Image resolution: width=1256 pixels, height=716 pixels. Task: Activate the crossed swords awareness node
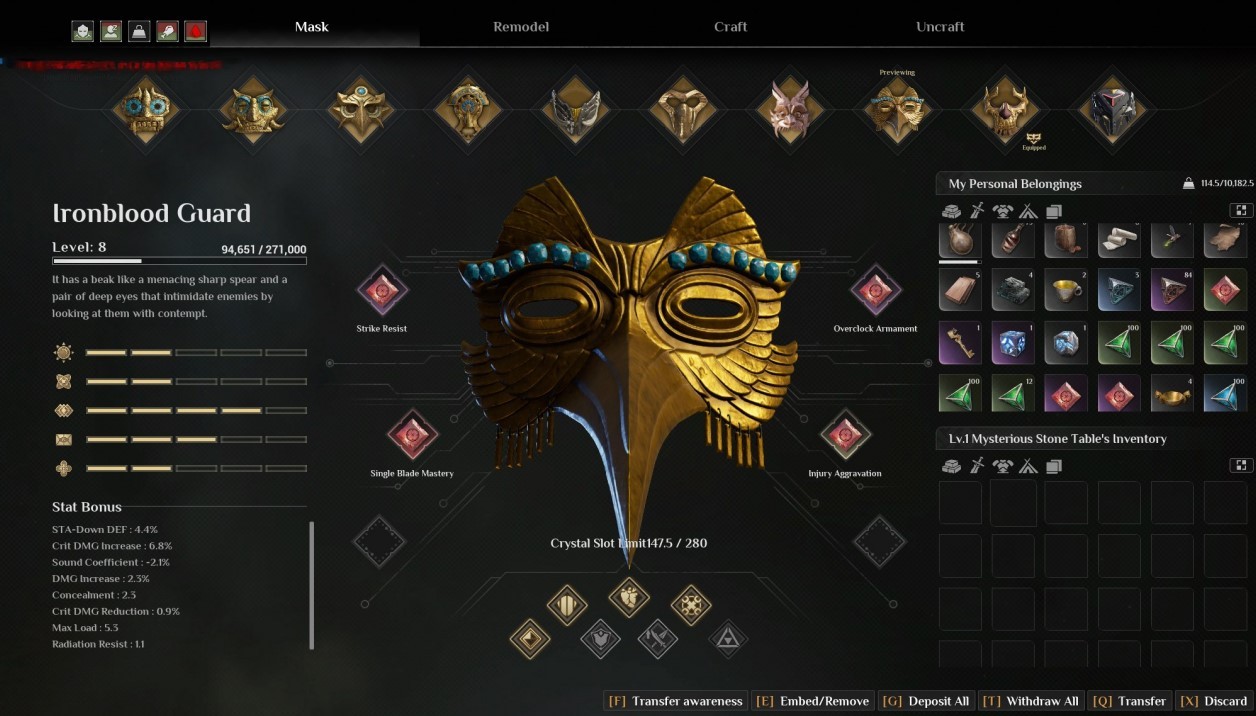click(x=658, y=638)
